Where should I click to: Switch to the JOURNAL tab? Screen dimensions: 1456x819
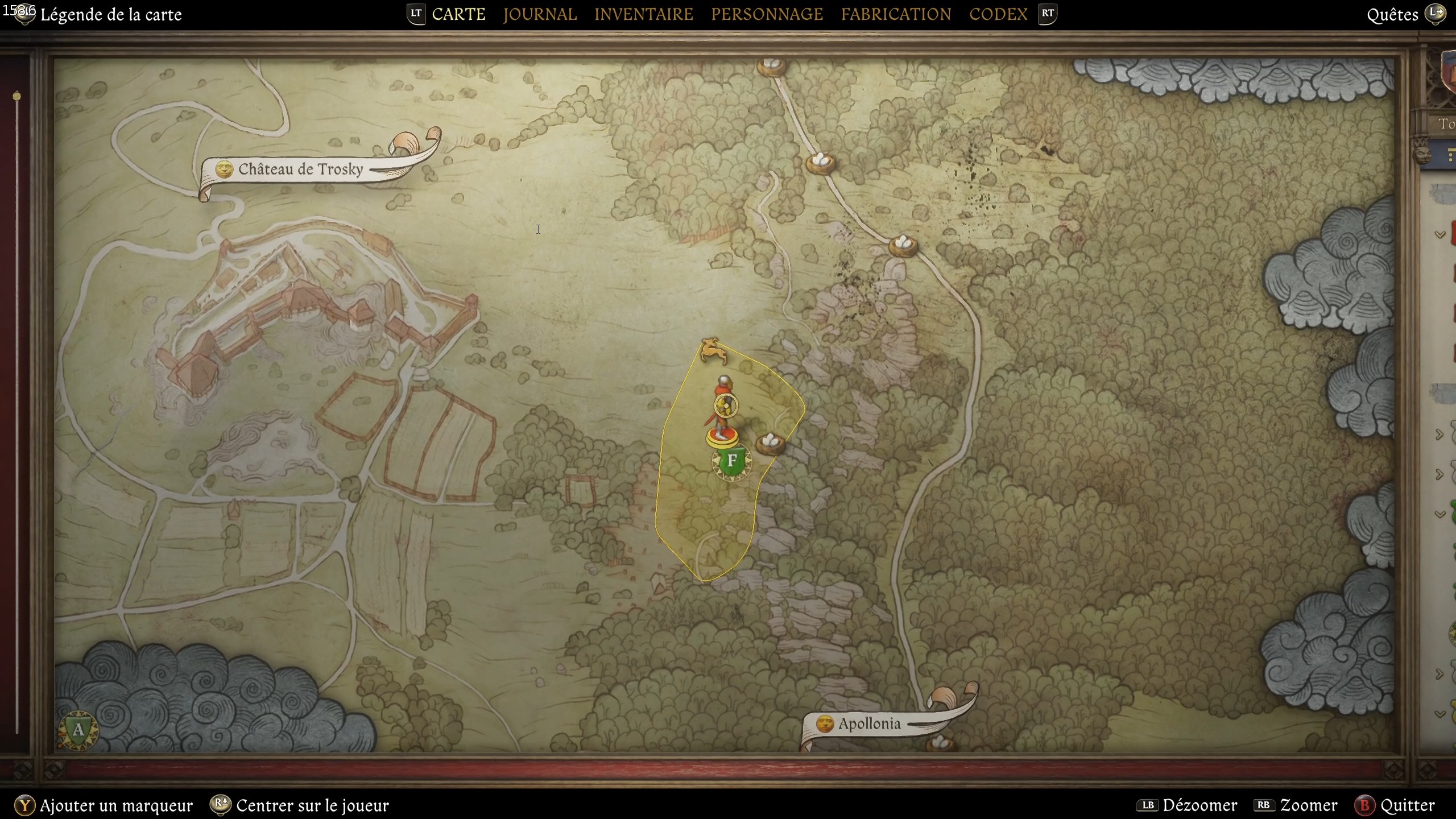pyautogui.click(x=540, y=14)
